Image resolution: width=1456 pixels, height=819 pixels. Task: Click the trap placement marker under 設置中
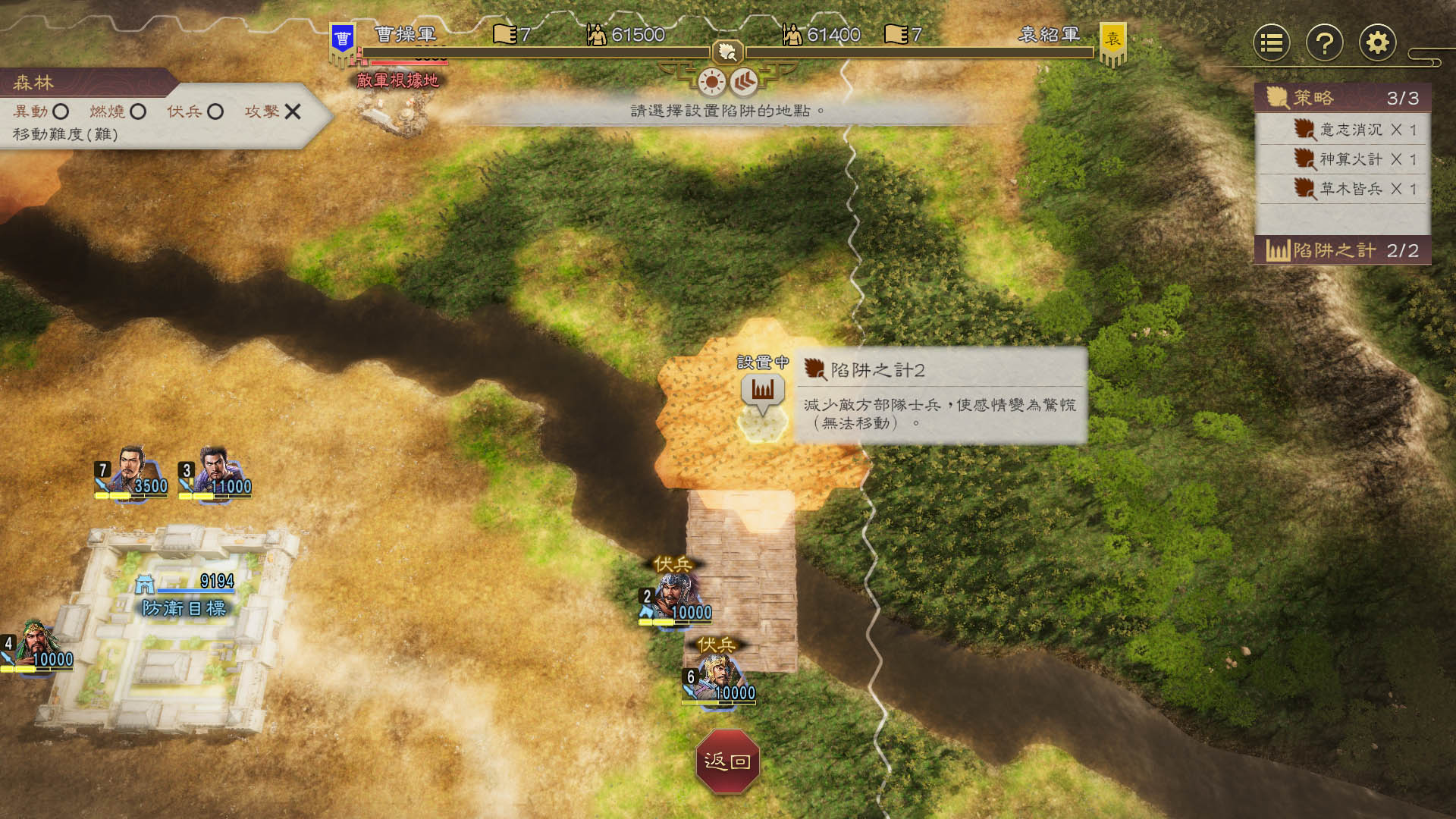762,391
